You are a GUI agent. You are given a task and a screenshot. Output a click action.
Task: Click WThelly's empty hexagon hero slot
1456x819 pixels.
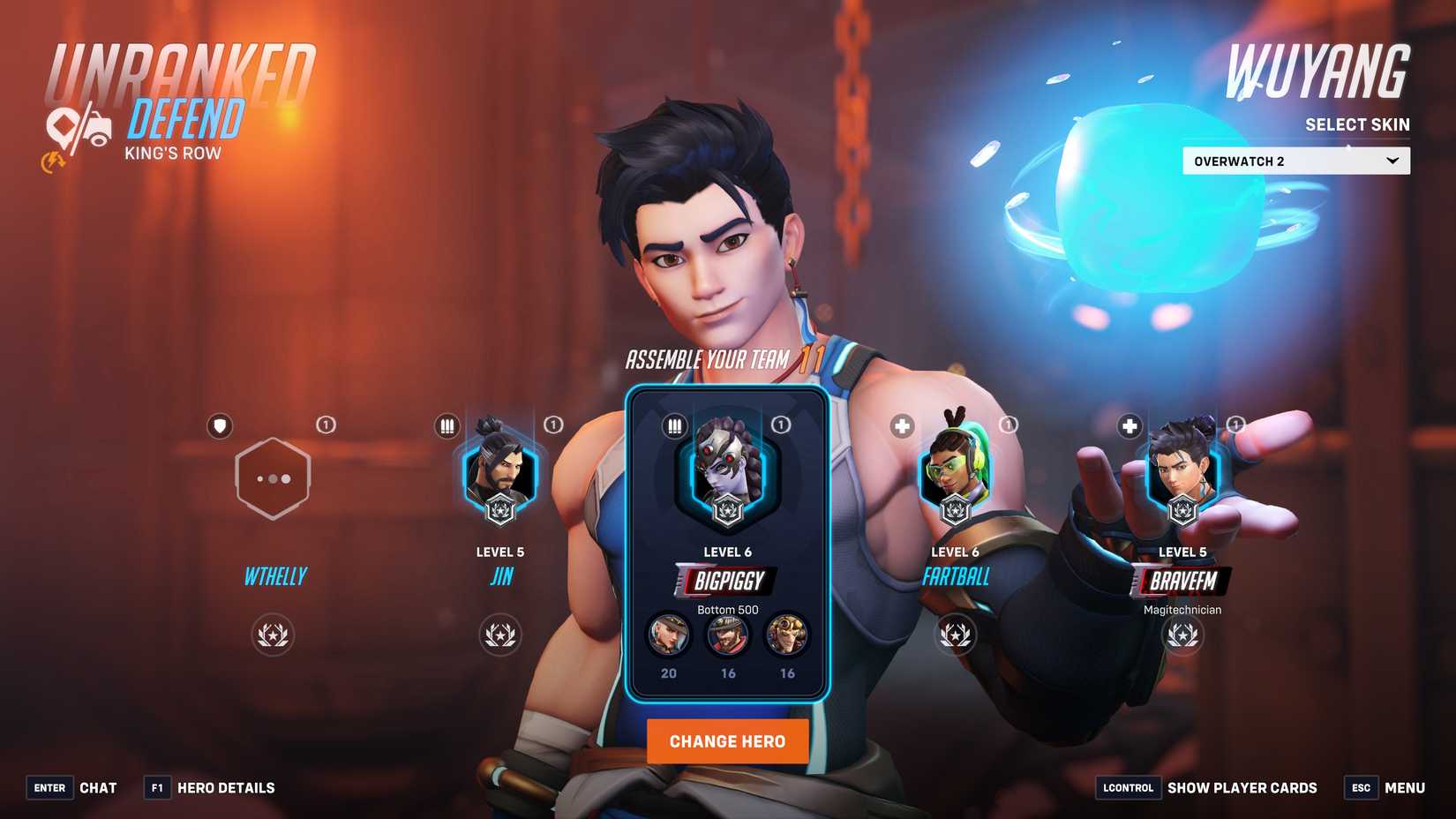pos(273,478)
